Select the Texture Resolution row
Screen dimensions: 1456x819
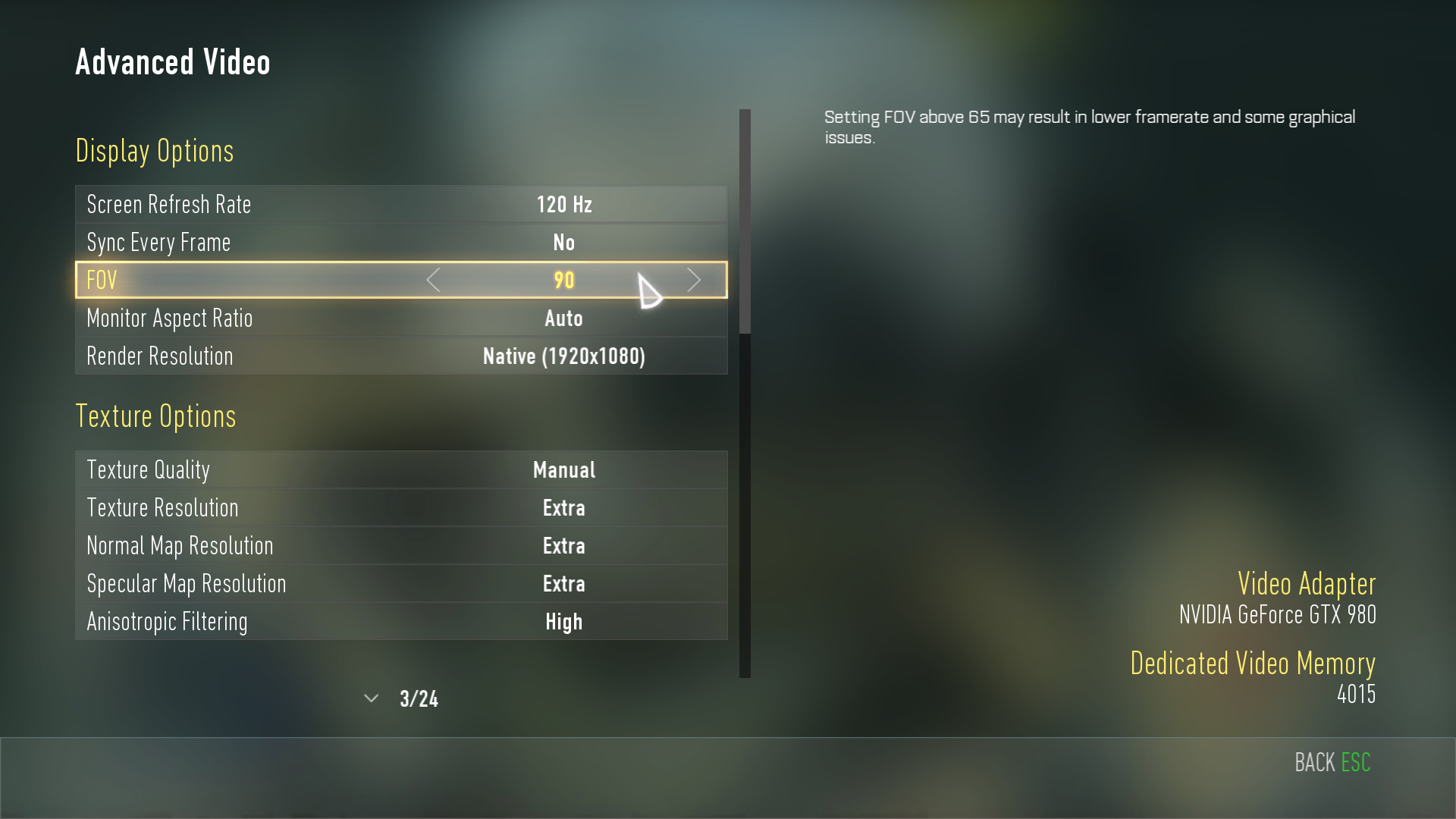[x=401, y=507]
